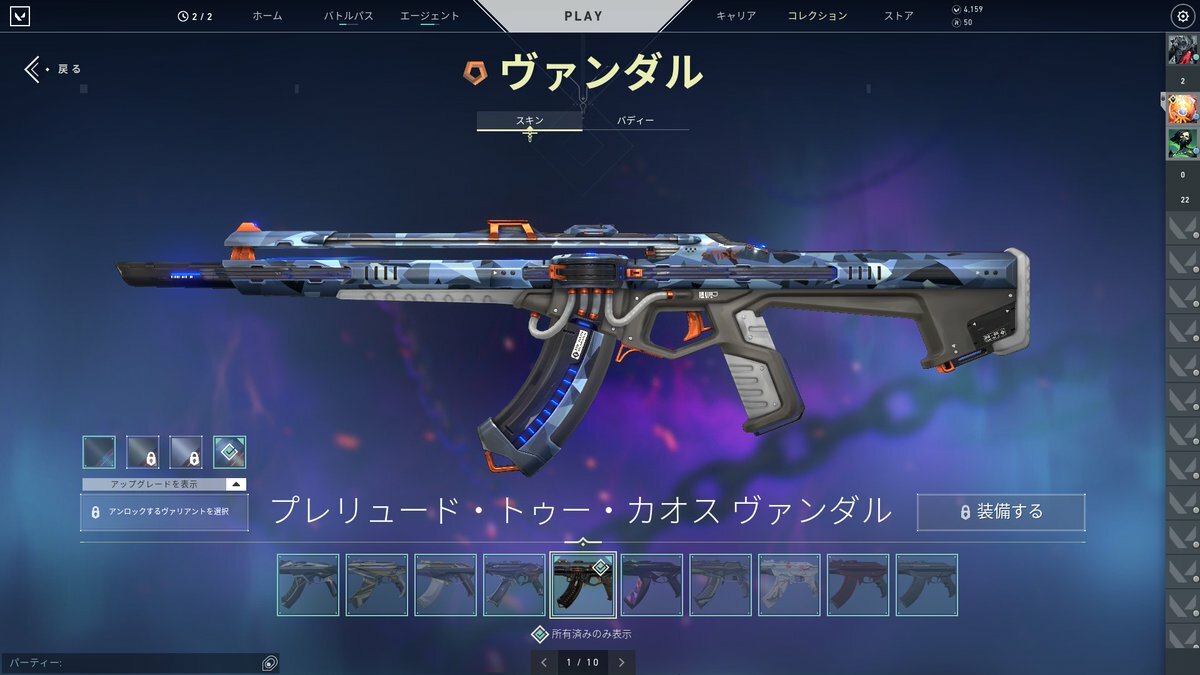Click the party text input field
This screenshot has width=1200, height=675.
(130, 663)
